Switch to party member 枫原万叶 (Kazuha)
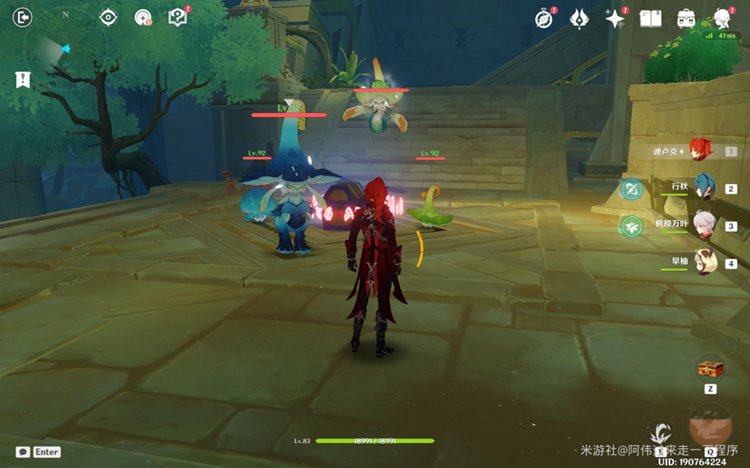The width and height of the screenshot is (750, 468). (706, 226)
